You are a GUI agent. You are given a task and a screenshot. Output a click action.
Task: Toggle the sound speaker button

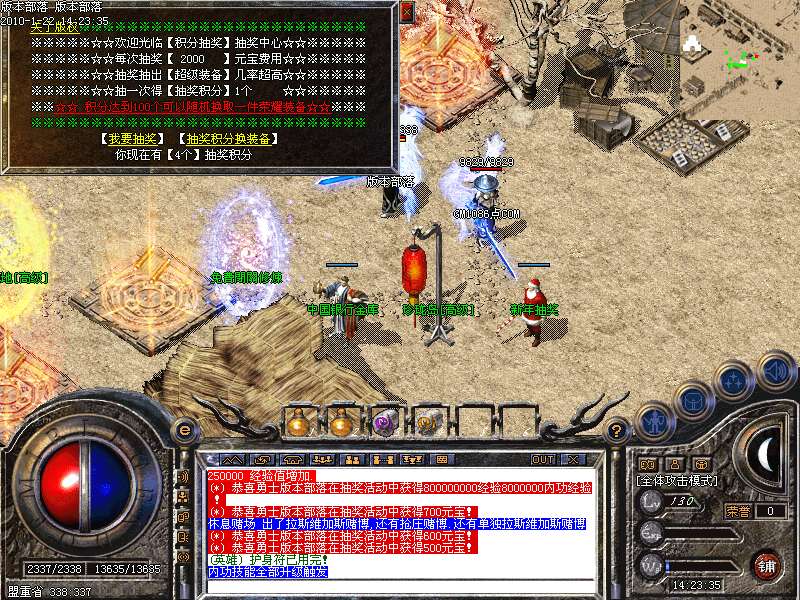(x=775, y=370)
